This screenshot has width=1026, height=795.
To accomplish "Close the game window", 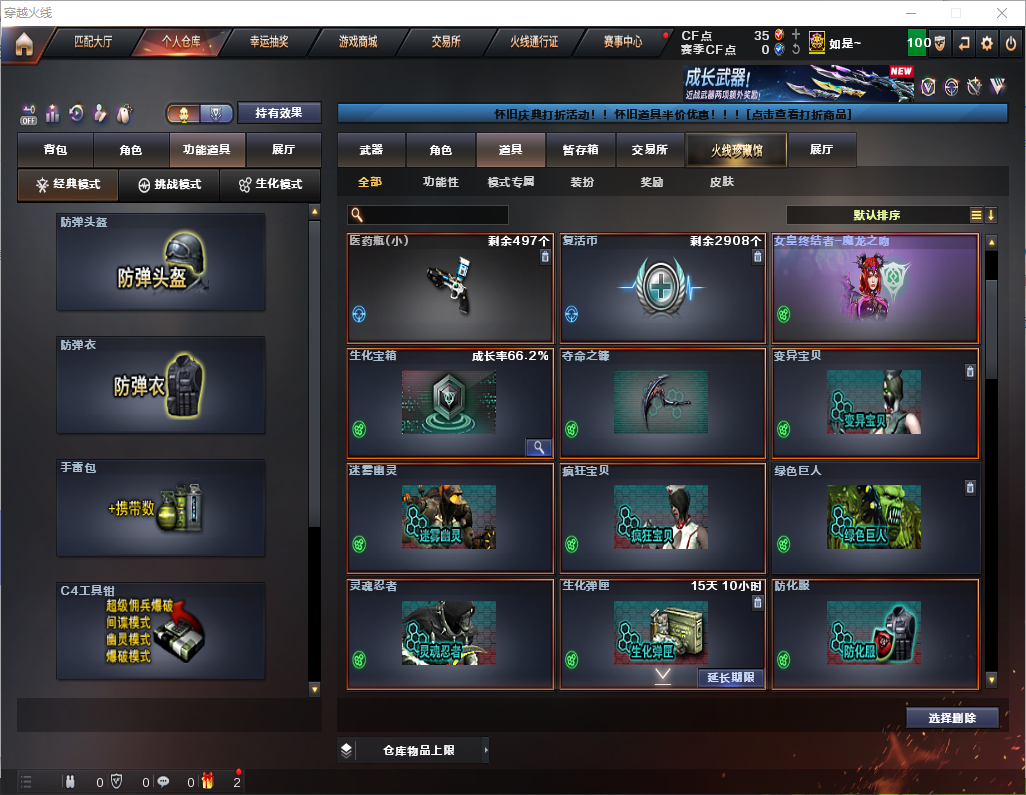I will 1002,13.
